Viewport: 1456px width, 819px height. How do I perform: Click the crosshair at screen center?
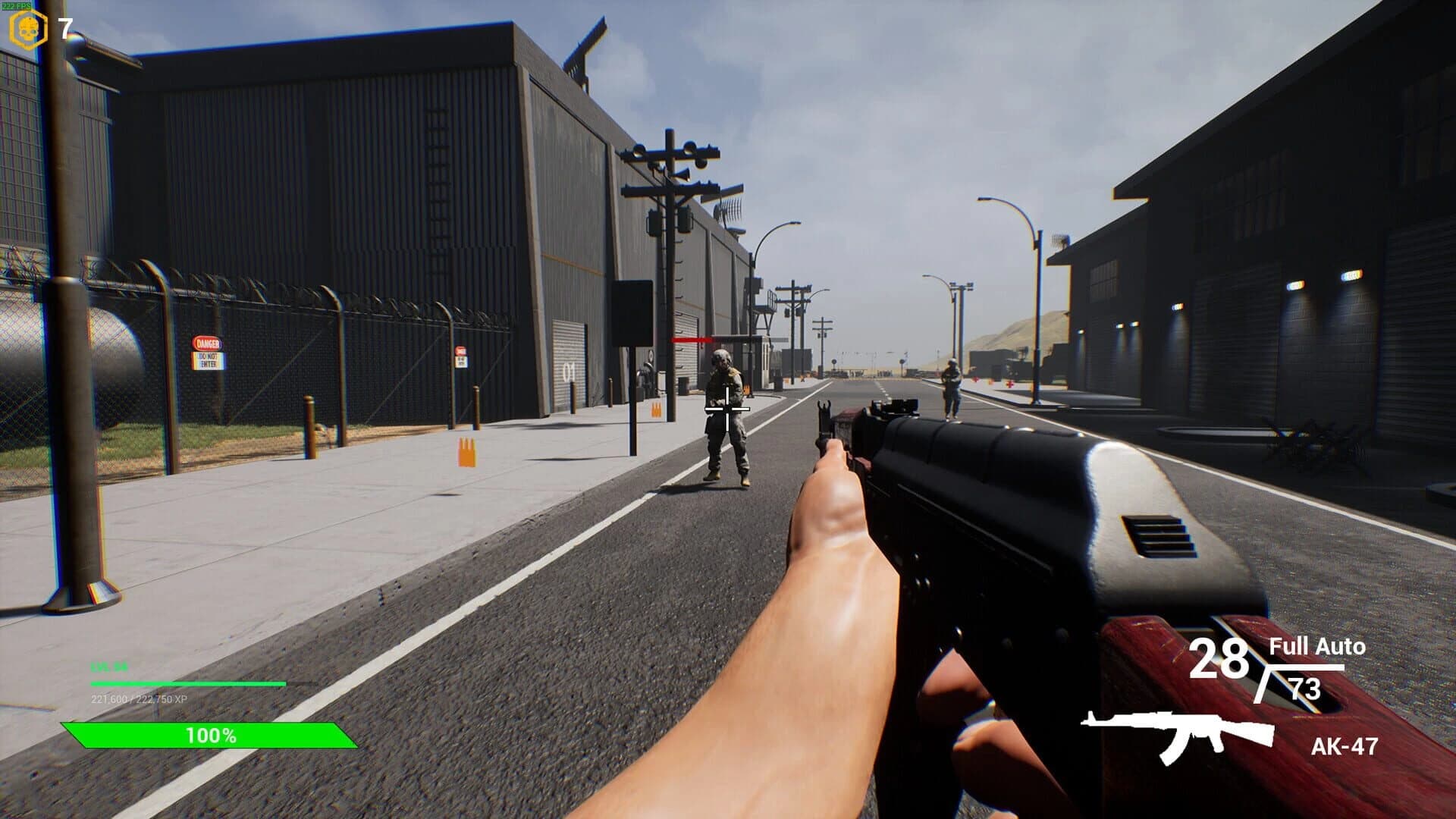click(726, 409)
